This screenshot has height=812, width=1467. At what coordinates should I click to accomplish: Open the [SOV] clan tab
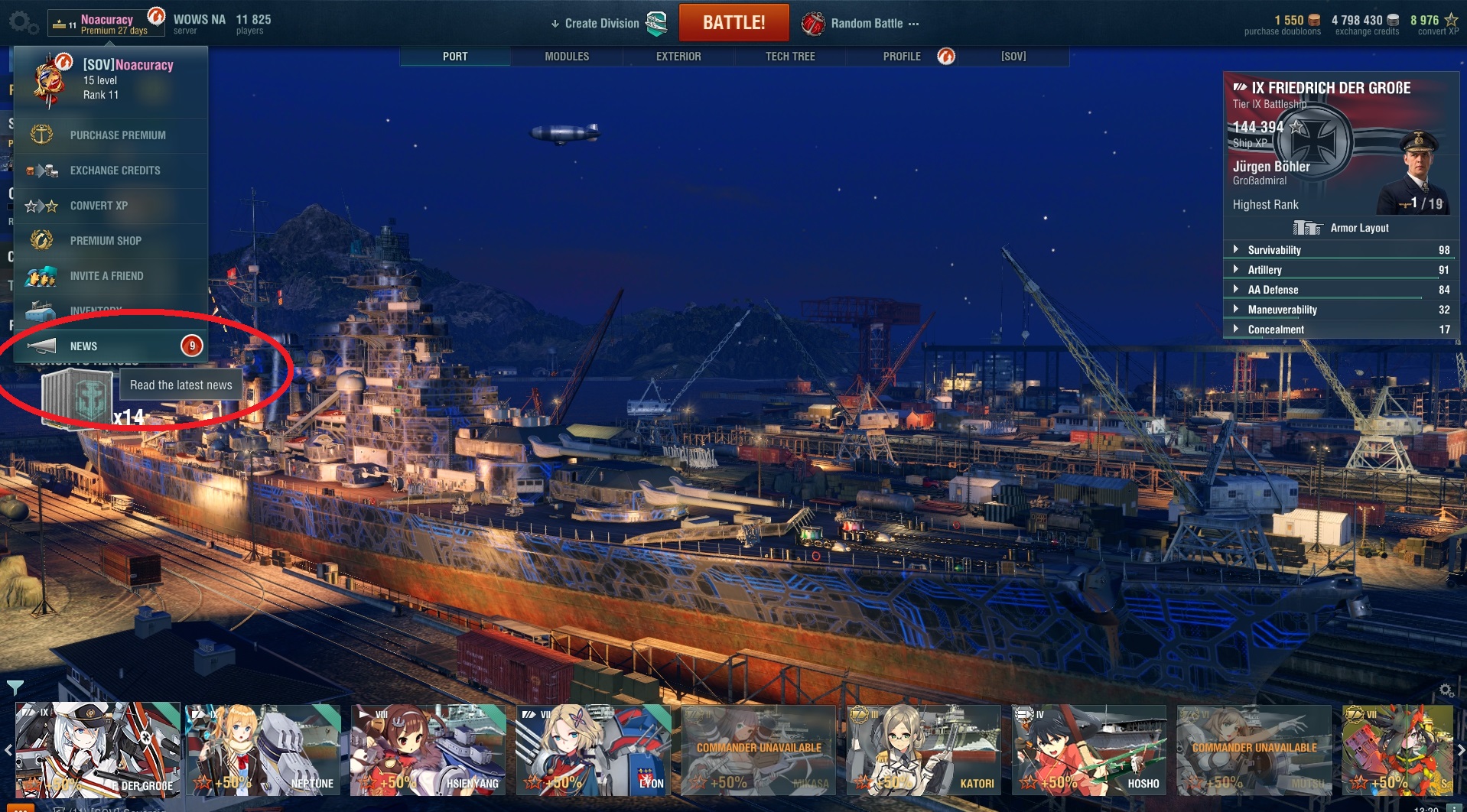[x=1013, y=57]
